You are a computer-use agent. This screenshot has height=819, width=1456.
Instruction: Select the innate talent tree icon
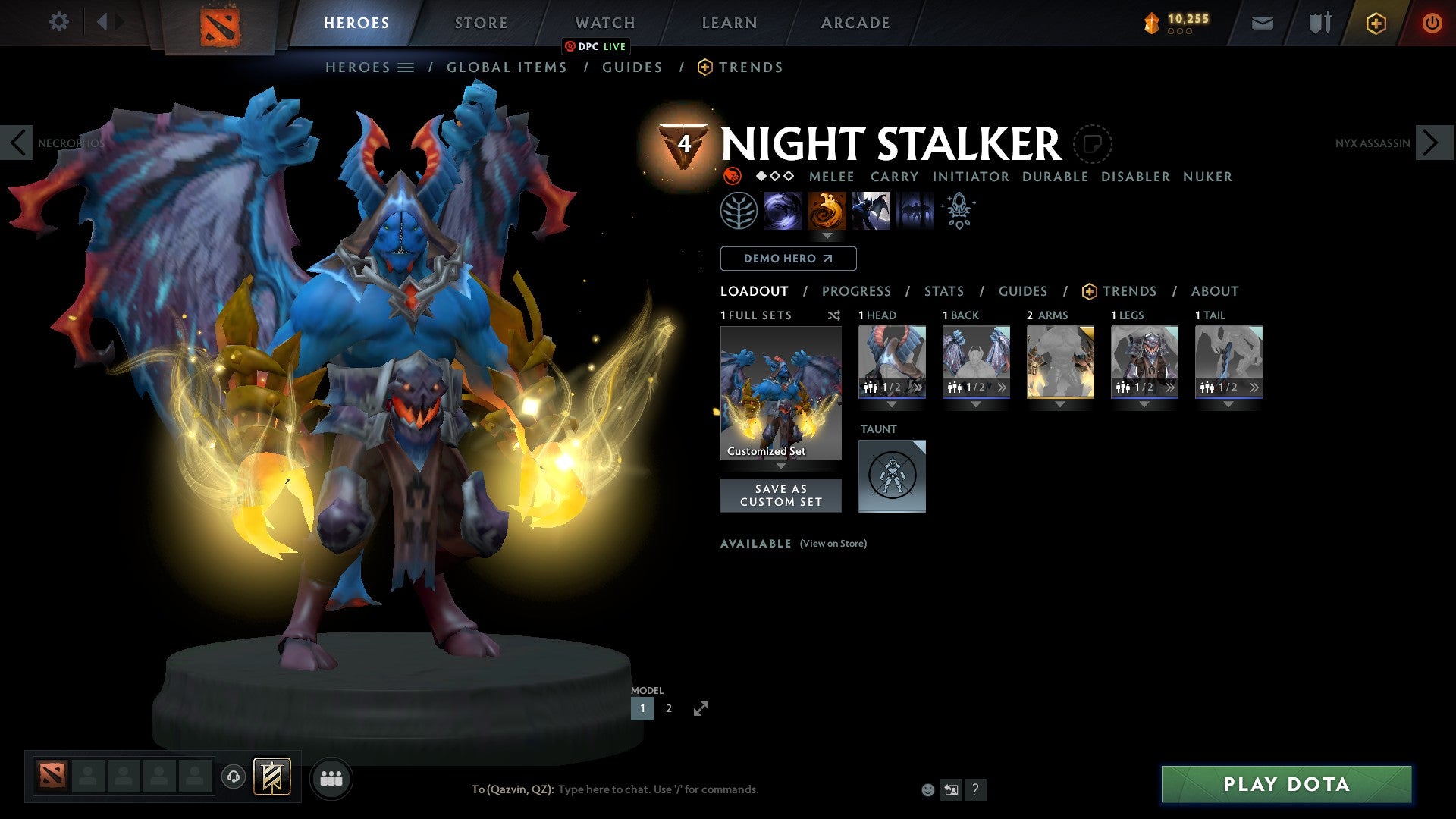click(738, 211)
